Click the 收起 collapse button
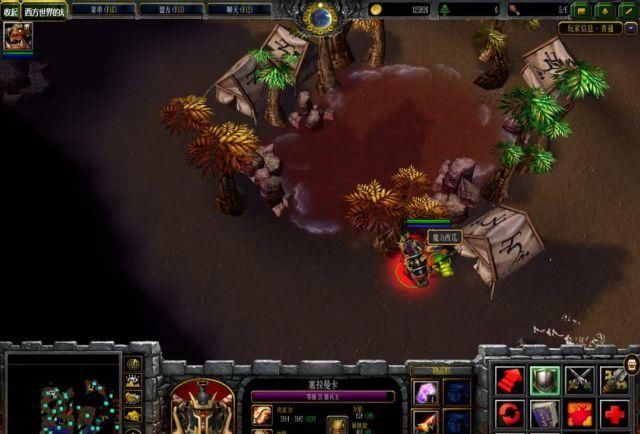640x434 pixels. pyautogui.click(x=10, y=10)
